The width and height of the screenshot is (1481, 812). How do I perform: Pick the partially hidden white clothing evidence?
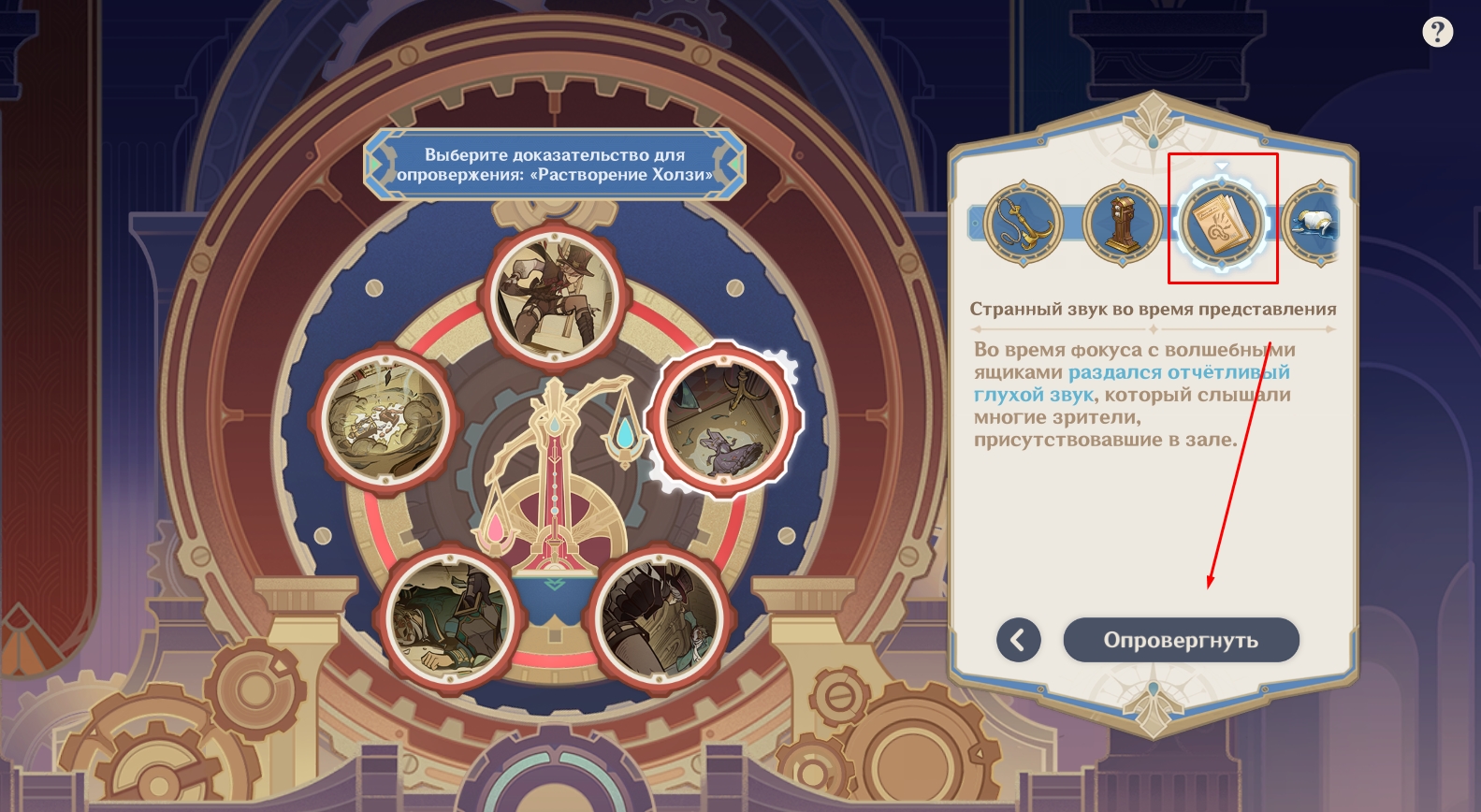tap(1313, 224)
